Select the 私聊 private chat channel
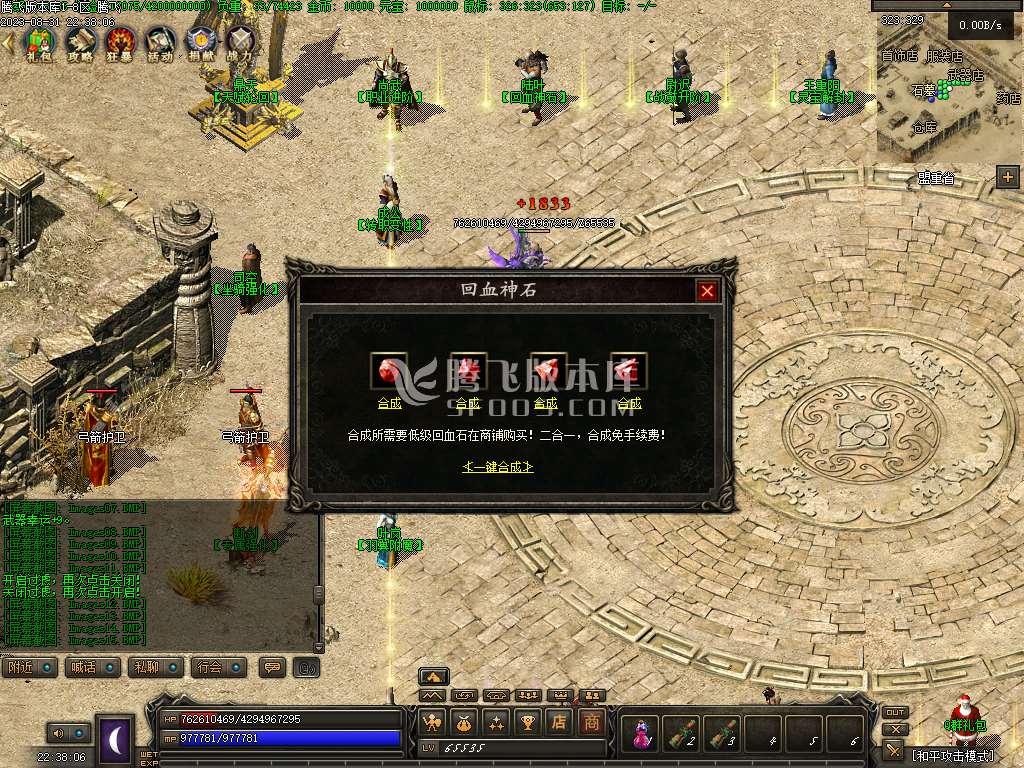Viewport: 1024px width, 768px height. (156, 667)
